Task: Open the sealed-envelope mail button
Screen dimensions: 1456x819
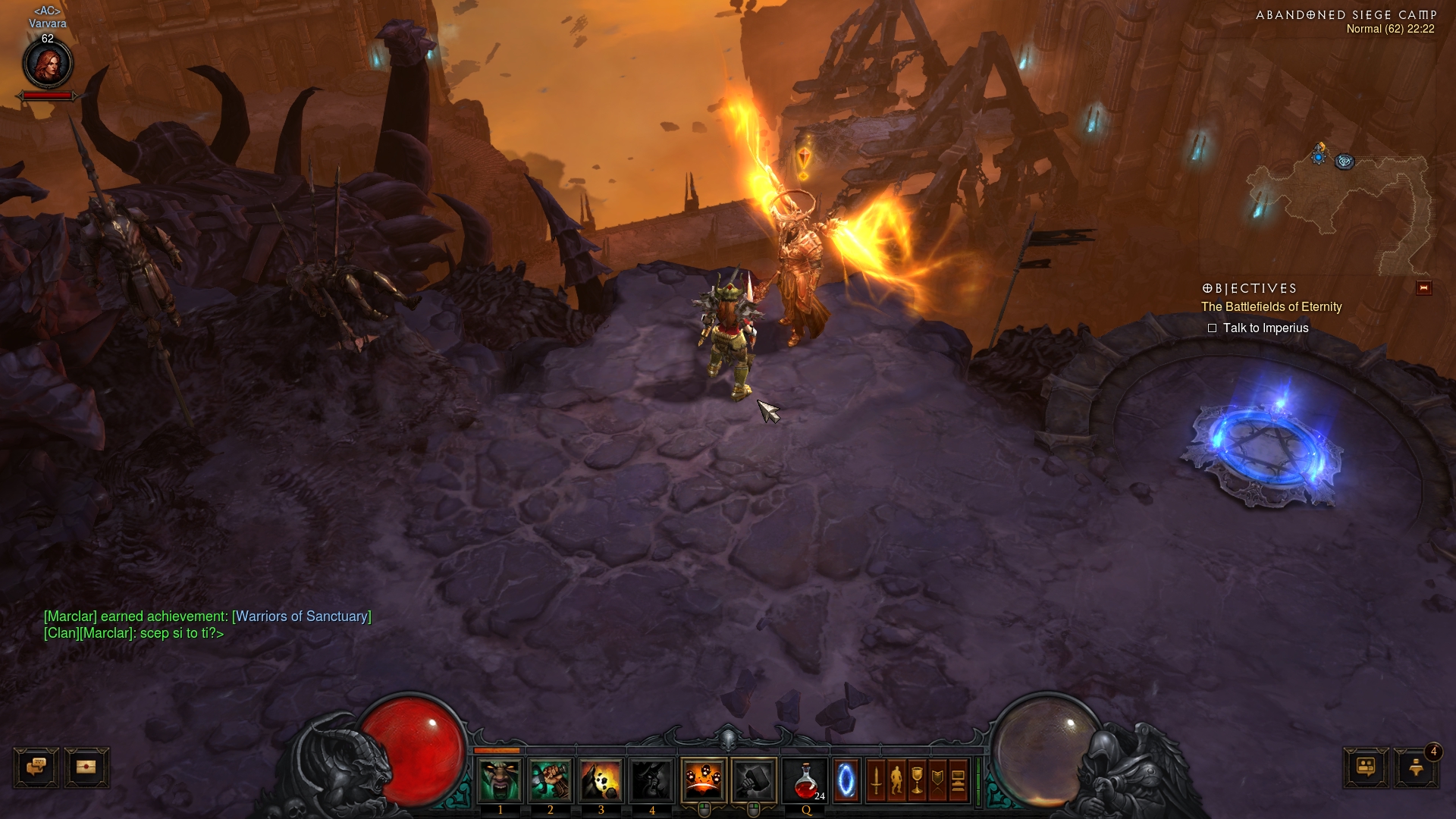Action: pyautogui.click(x=86, y=767)
